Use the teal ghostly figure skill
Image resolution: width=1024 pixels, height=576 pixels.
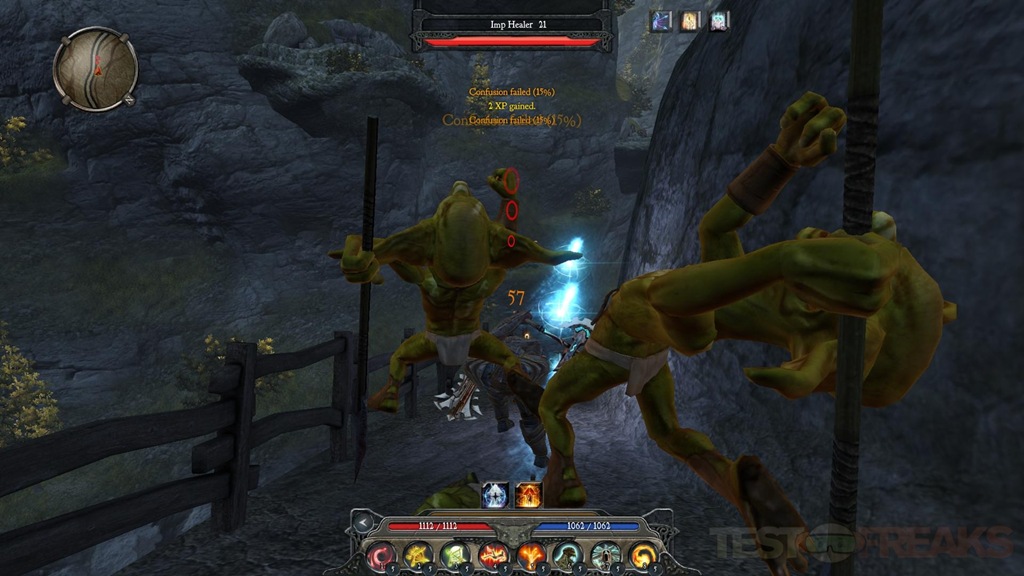(x=604, y=554)
